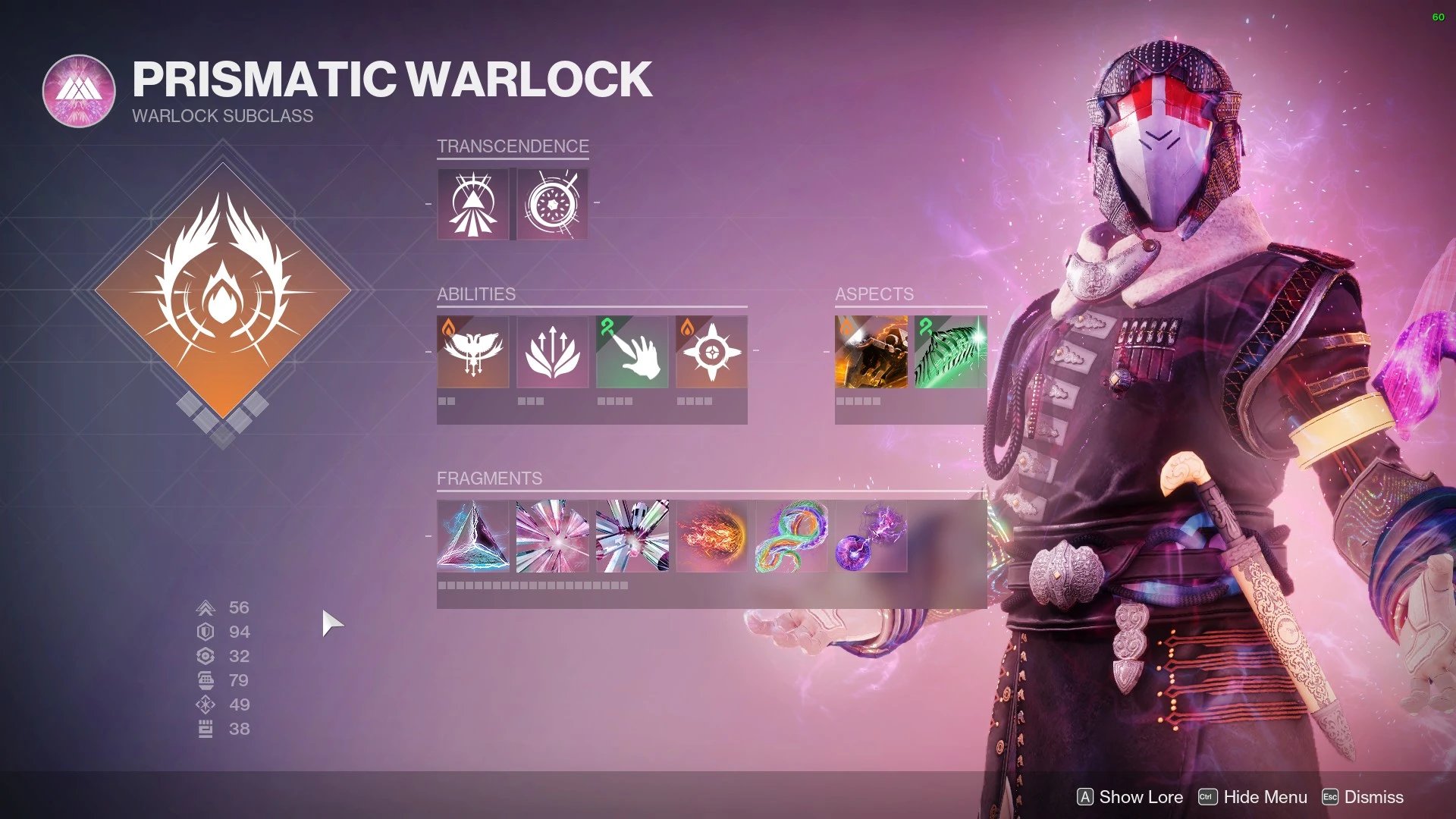Open the green Strand hand melee ability
The width and height of the screenshot is (1456, 819).
click(632, 352)
